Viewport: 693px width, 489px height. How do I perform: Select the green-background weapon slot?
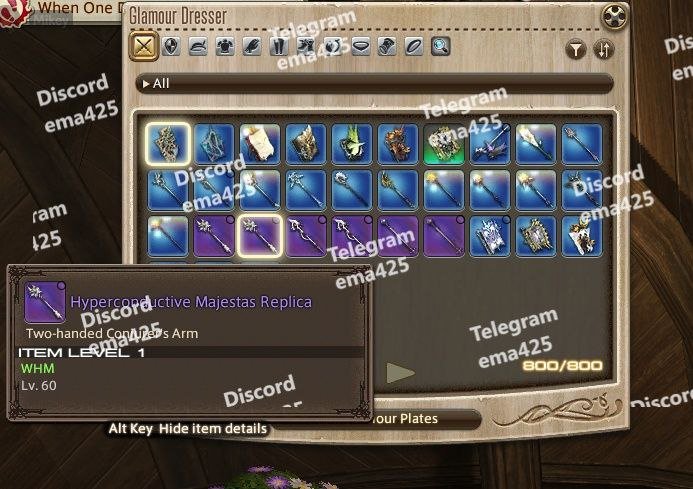443,143
